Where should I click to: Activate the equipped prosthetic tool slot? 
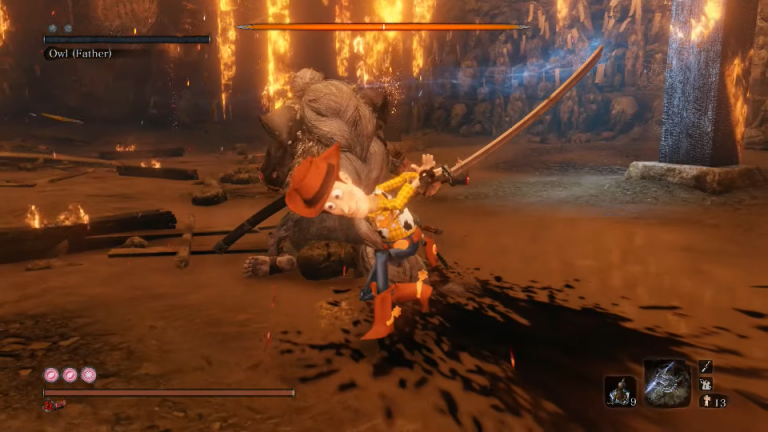[667, 384]
